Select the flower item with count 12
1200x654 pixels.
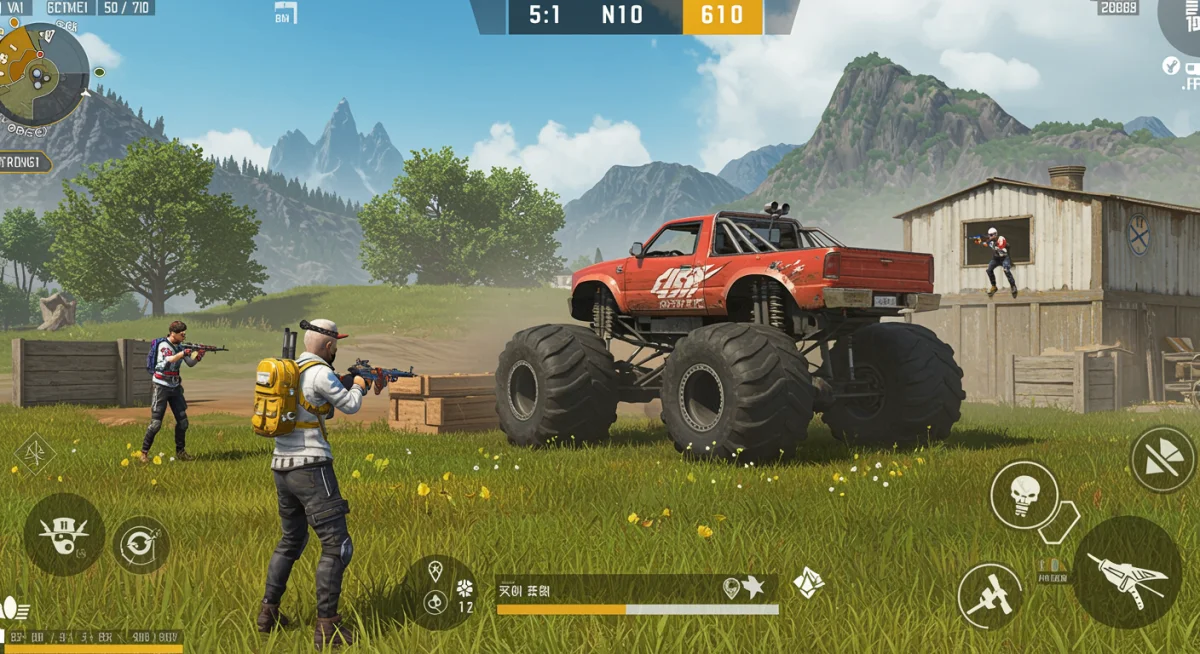465,588
